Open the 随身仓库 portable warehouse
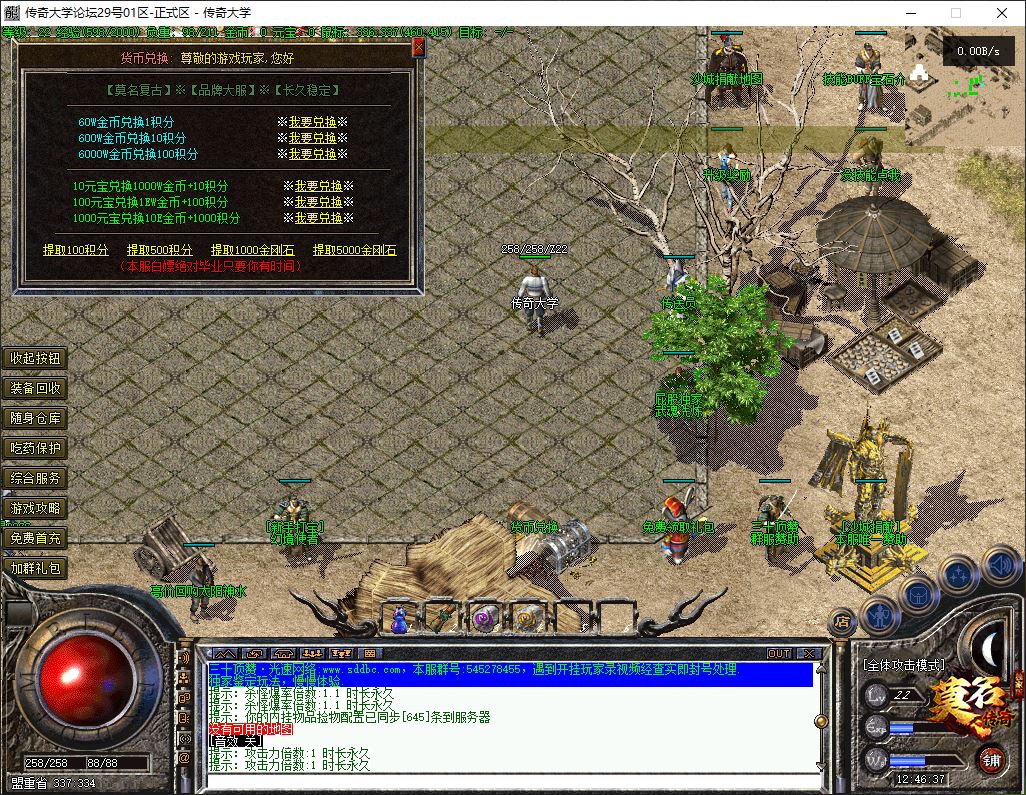Screen dimensions: 1026x795 click(x=35, y=418)
